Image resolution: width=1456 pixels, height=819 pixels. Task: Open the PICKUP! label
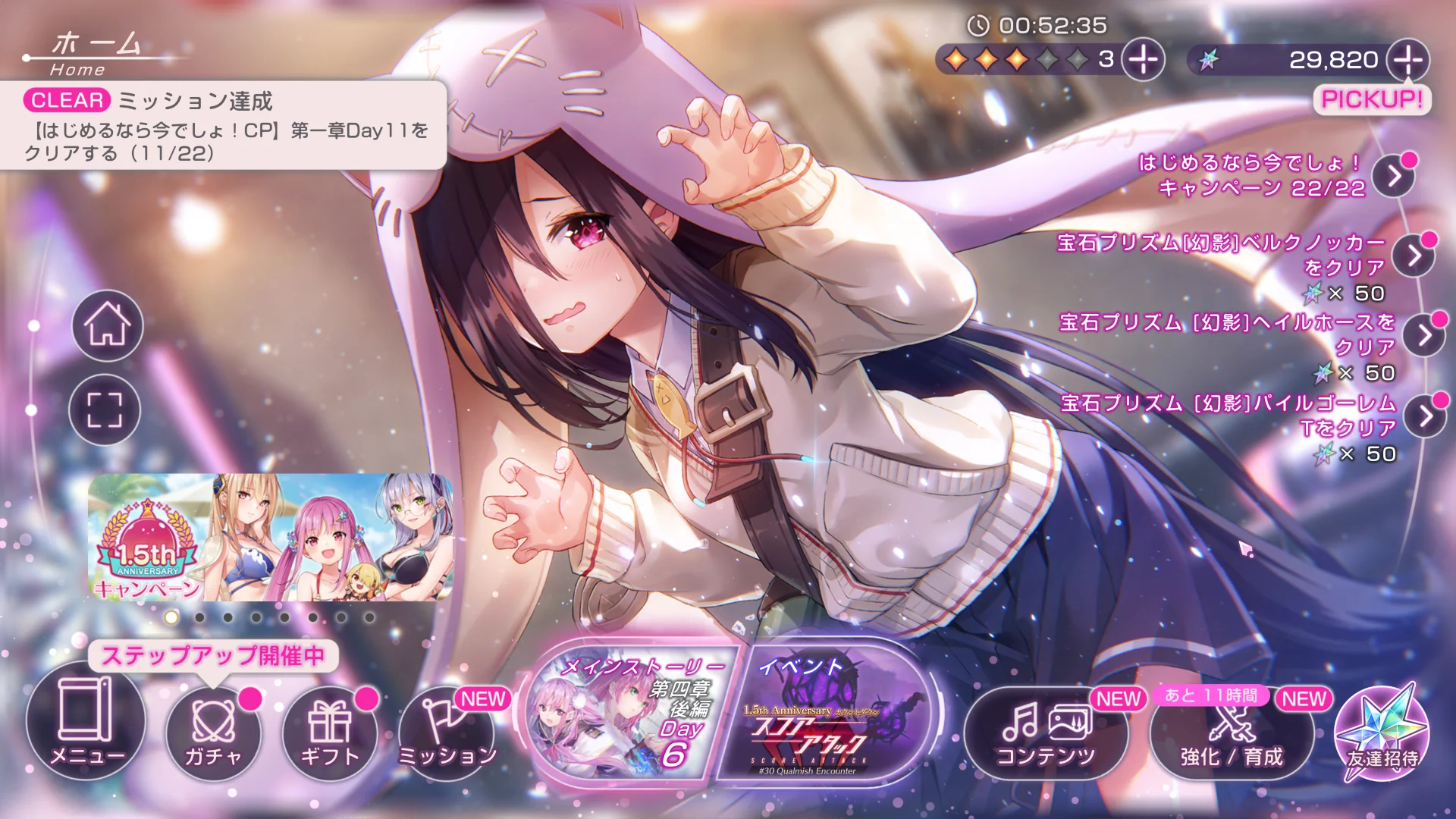tap(1372, 99)
